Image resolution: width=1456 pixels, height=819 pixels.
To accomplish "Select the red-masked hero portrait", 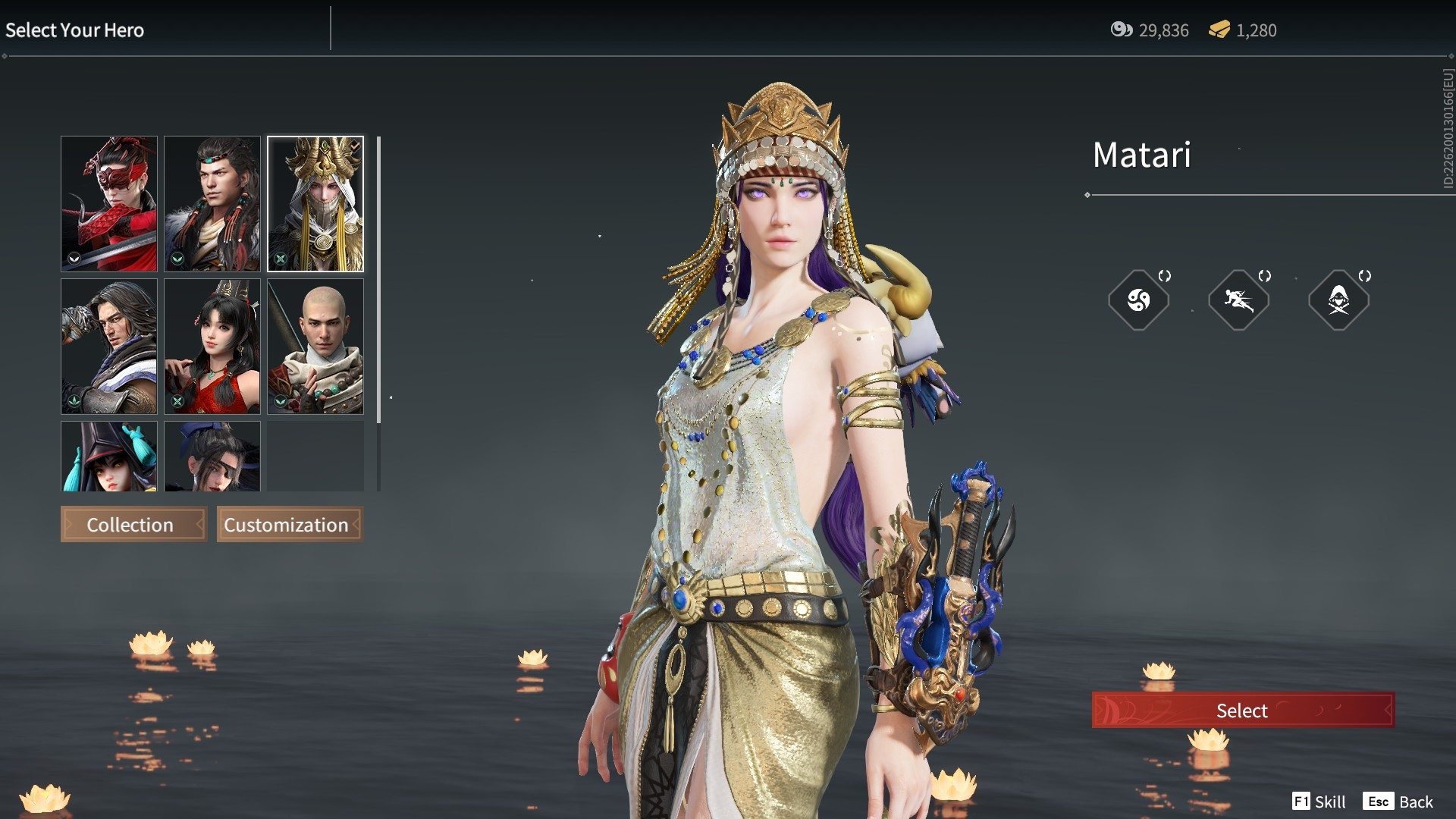I will (109, 203).
